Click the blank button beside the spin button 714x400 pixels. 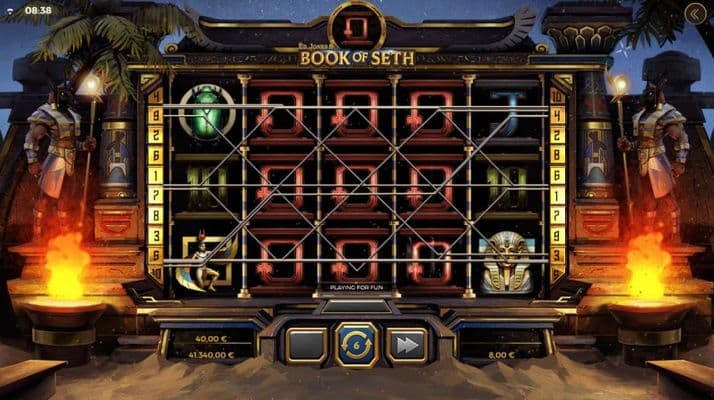pos(306,345)
